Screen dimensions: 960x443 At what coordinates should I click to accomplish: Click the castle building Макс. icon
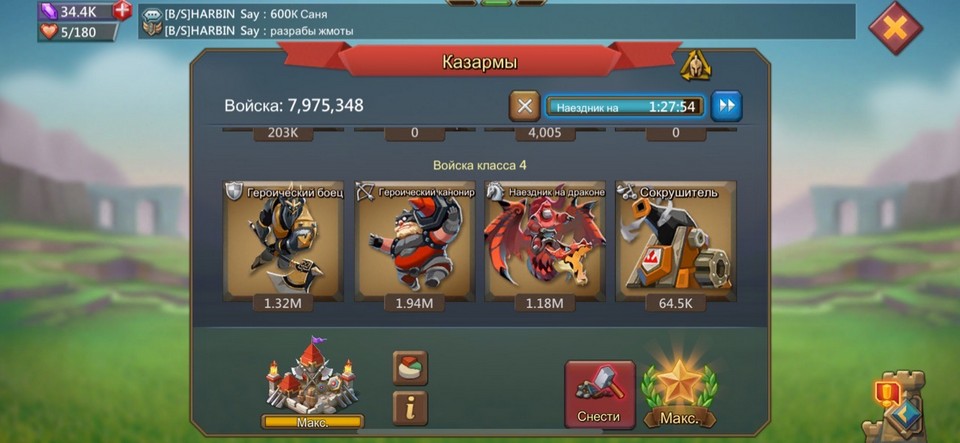pos(312,387)
